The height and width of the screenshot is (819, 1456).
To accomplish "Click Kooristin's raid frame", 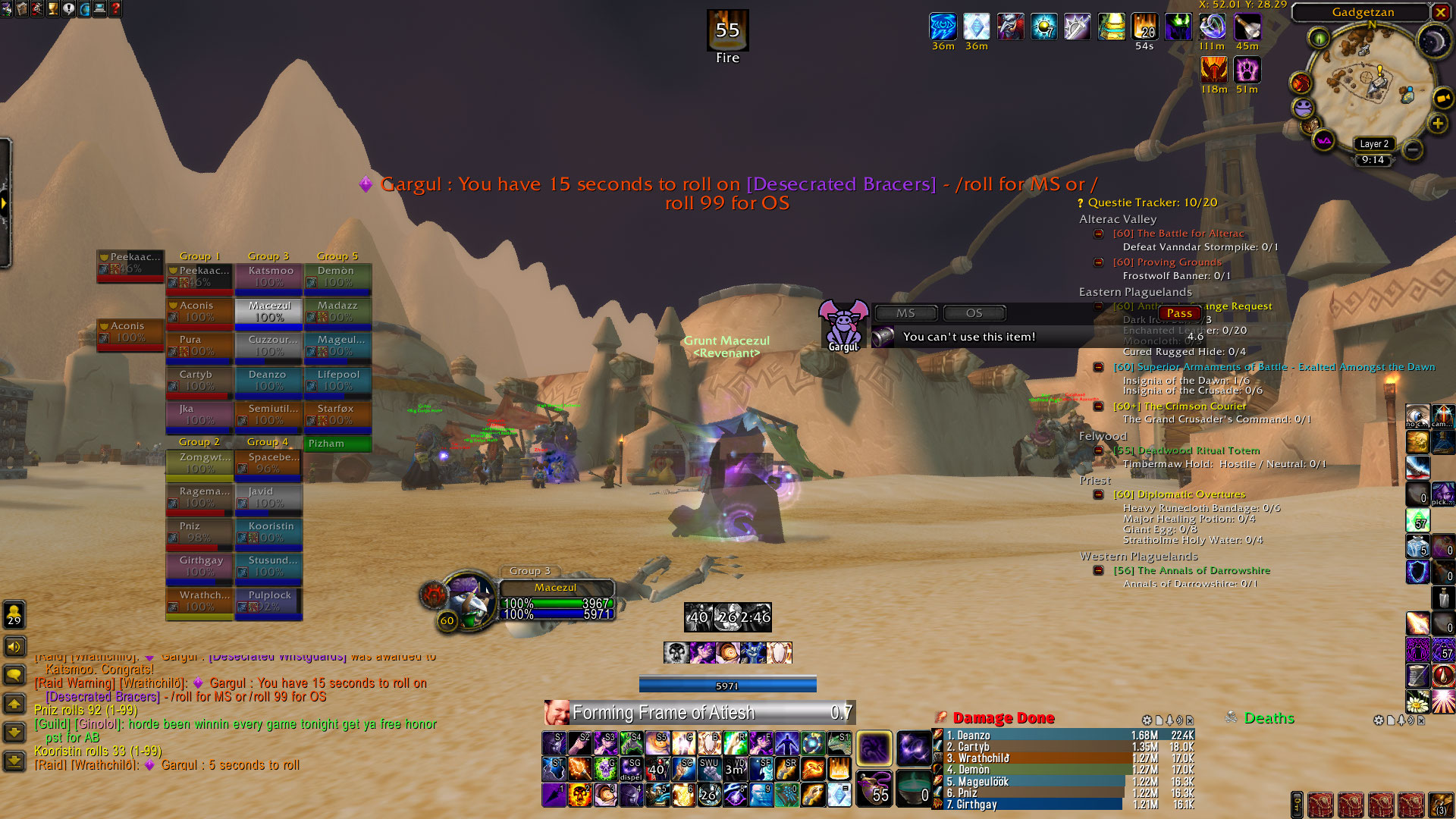I will pos(269,532).
